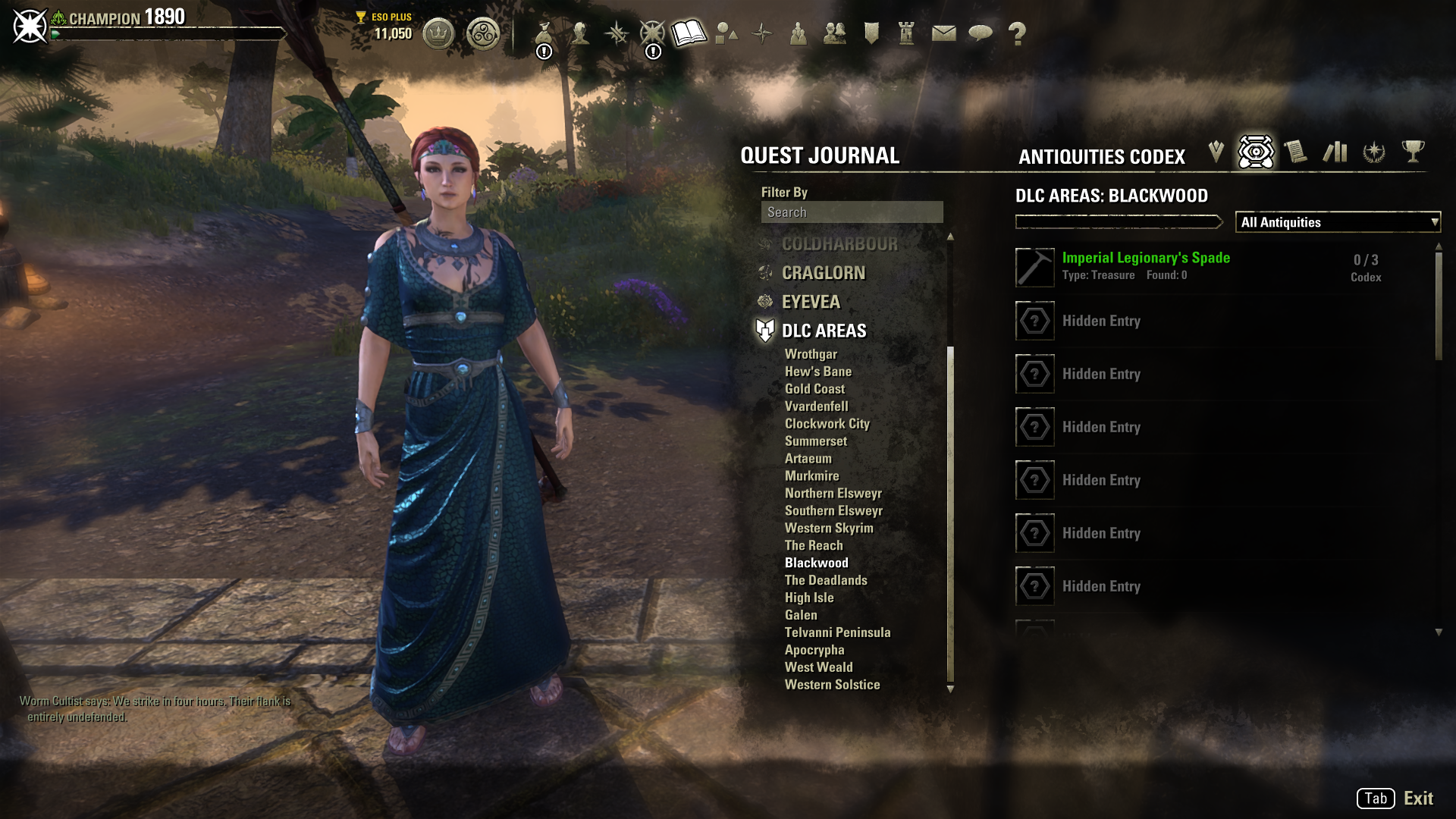The image size is (1456, 819).
Task: Select Imperial Legionary's Spade entry
Action: [x=1146, y=258]
